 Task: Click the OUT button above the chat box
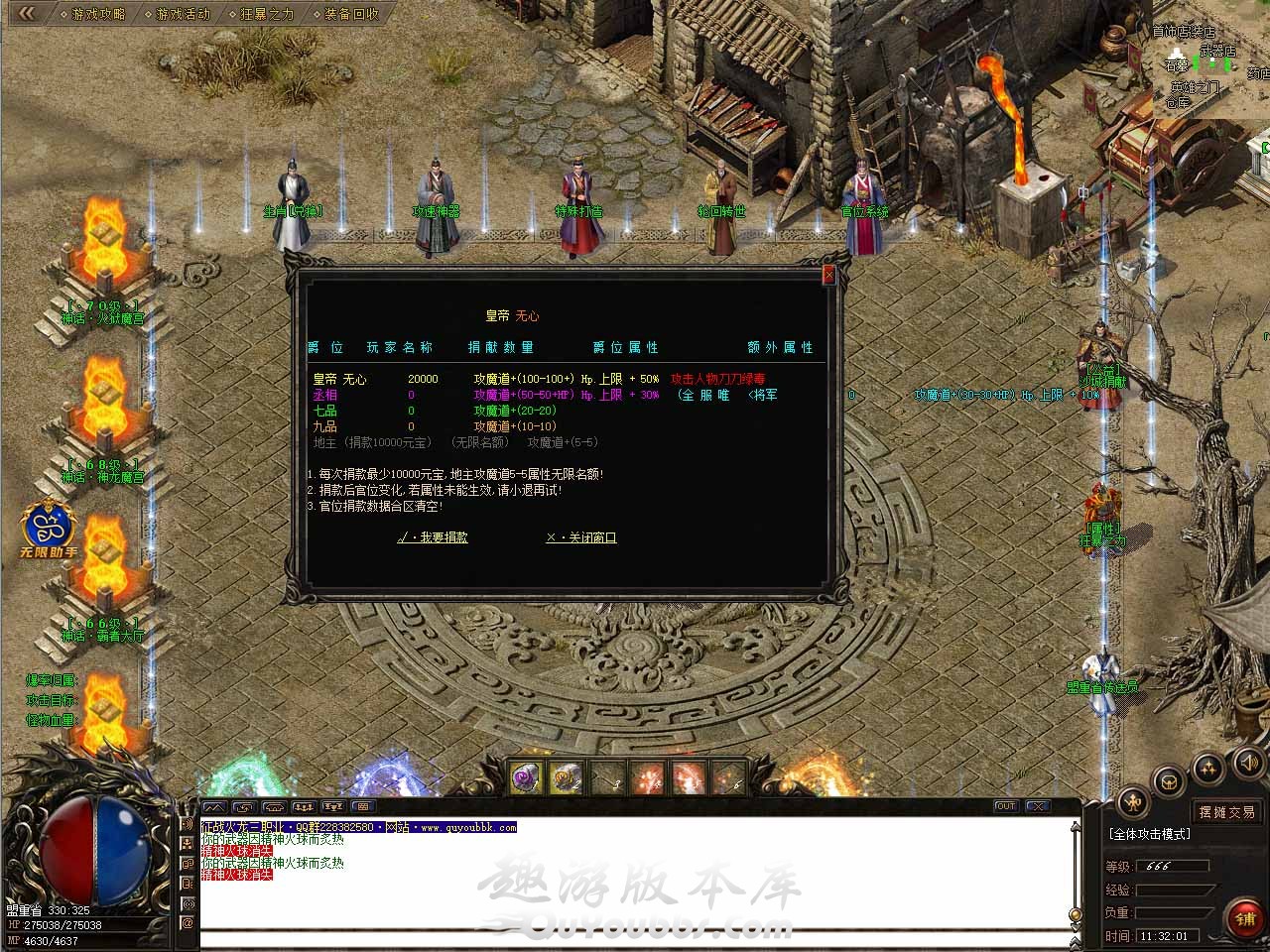[x=1006, y=806]
